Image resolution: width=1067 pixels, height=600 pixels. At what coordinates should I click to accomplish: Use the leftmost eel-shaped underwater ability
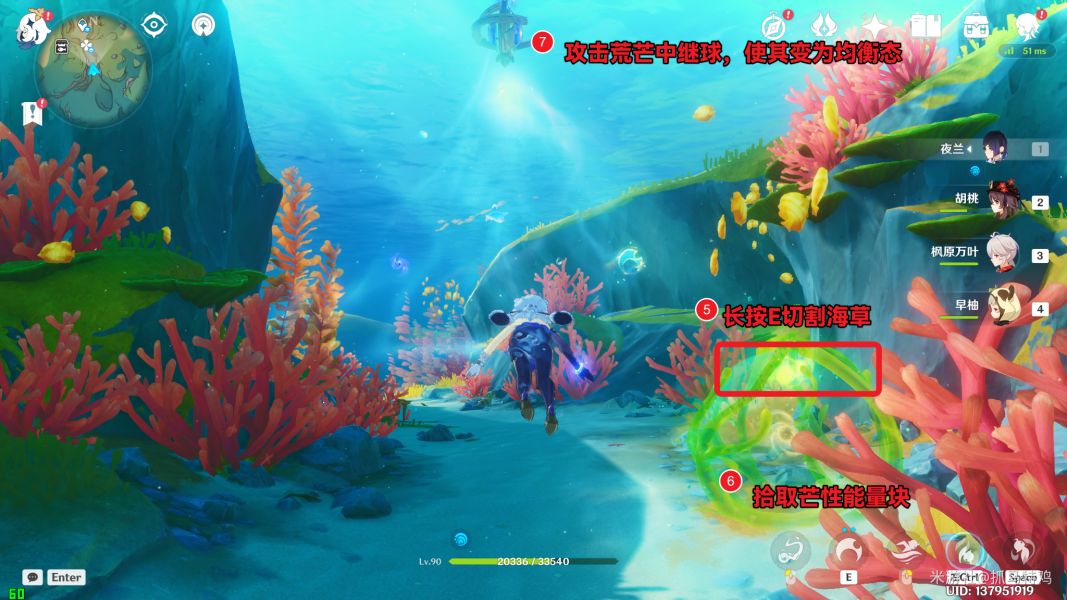pos(790,551)
